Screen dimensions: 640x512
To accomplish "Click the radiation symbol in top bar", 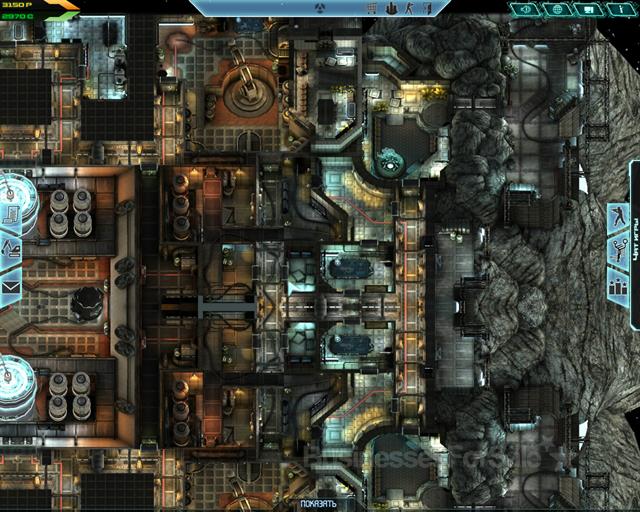I will pos(319,10).
